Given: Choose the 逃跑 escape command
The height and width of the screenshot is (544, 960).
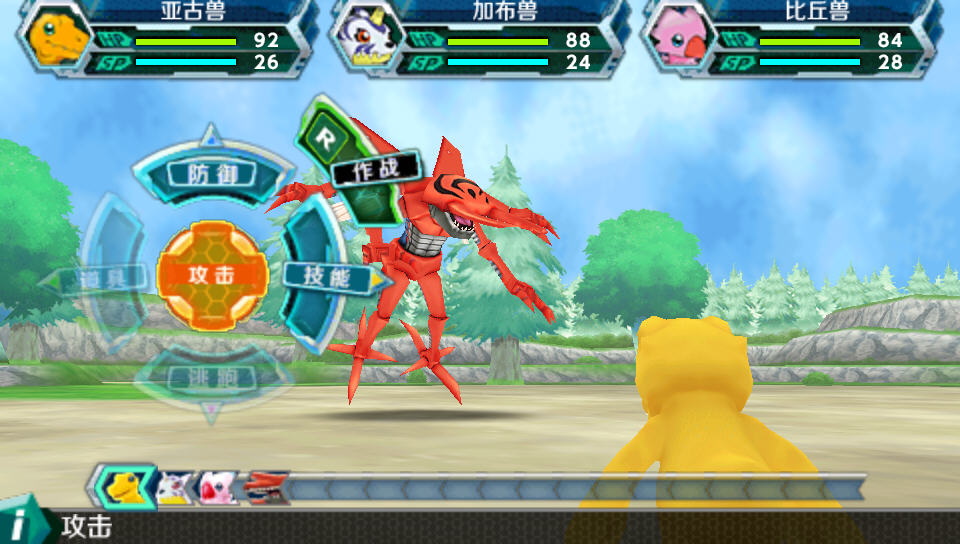Looking at the screenshot, I should click(x=211, y=378).
